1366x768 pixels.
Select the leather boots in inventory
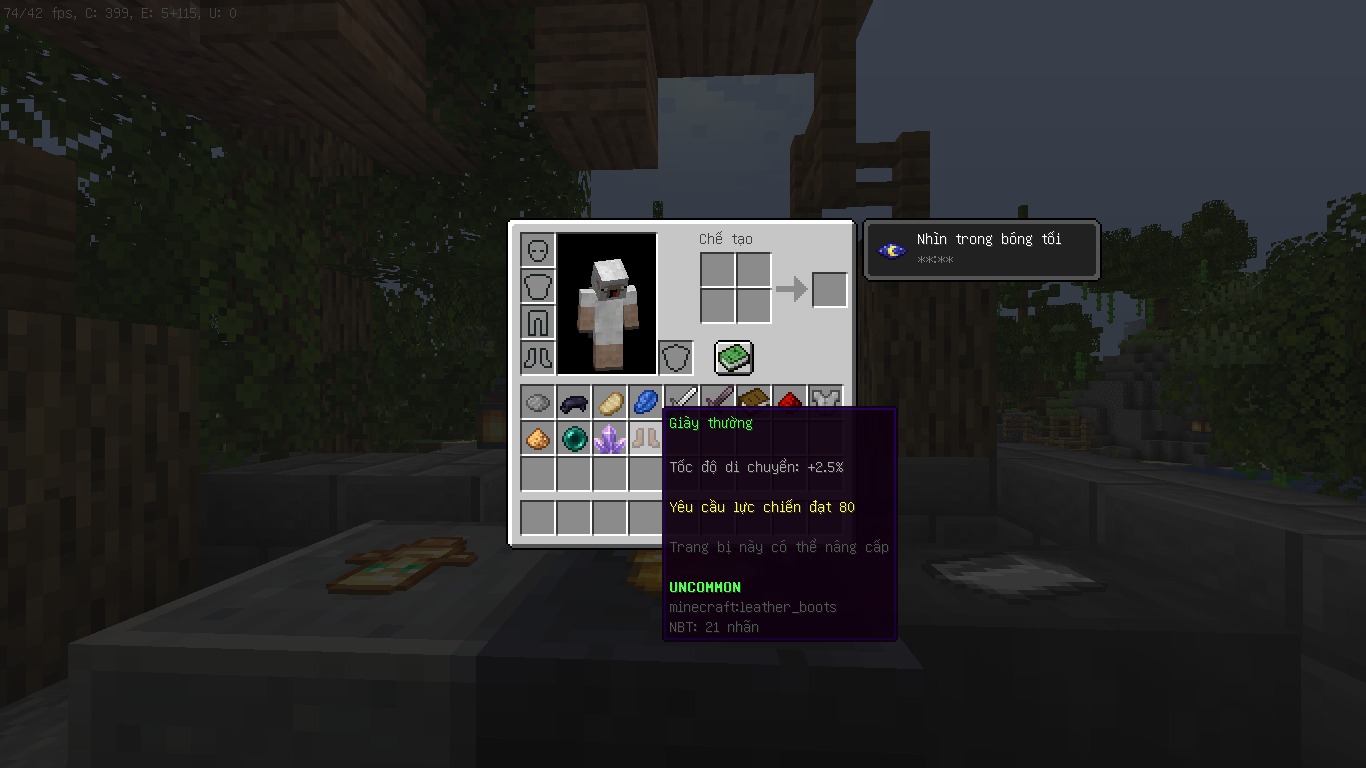645,438
